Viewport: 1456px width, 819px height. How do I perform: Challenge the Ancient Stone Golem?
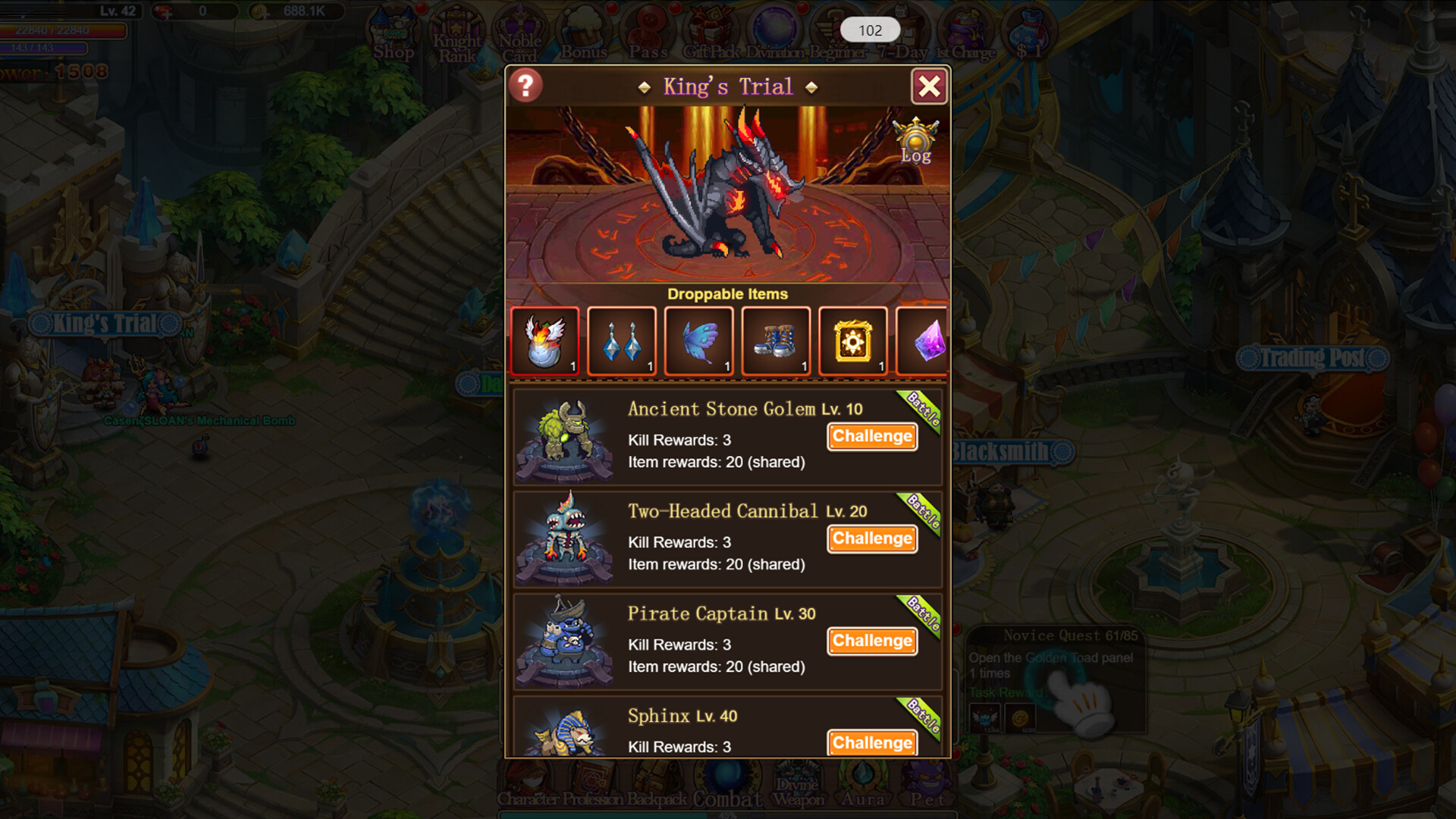871,437
